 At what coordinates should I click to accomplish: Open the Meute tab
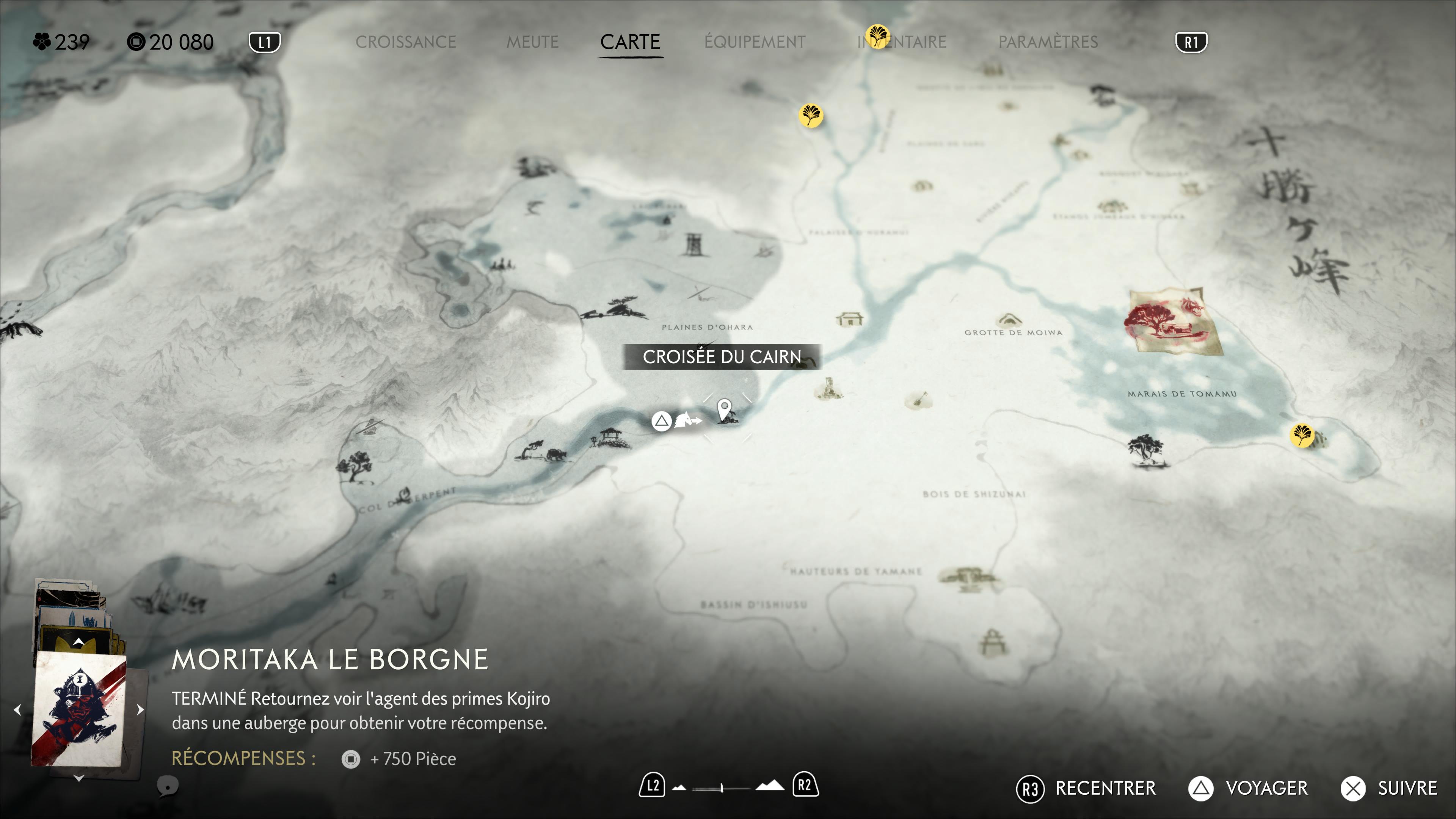click(532, 42)
